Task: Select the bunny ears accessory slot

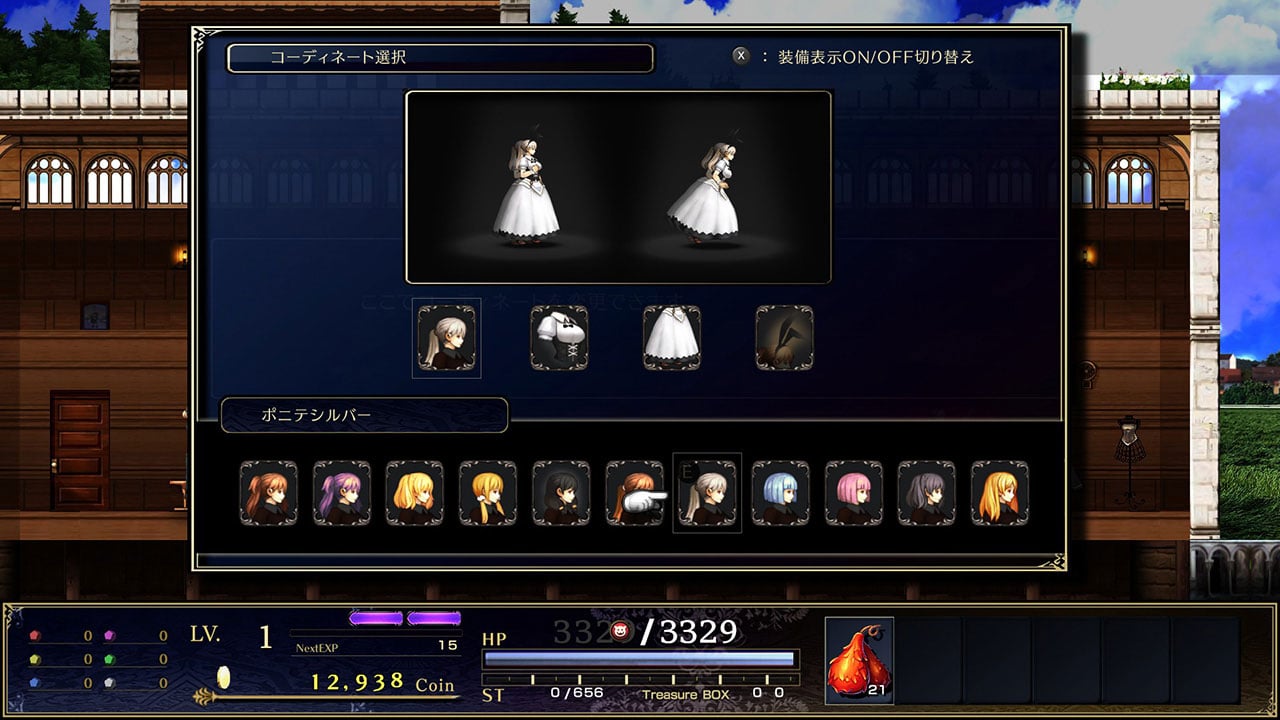Action: pyautogui.click(x=784, y=338)
